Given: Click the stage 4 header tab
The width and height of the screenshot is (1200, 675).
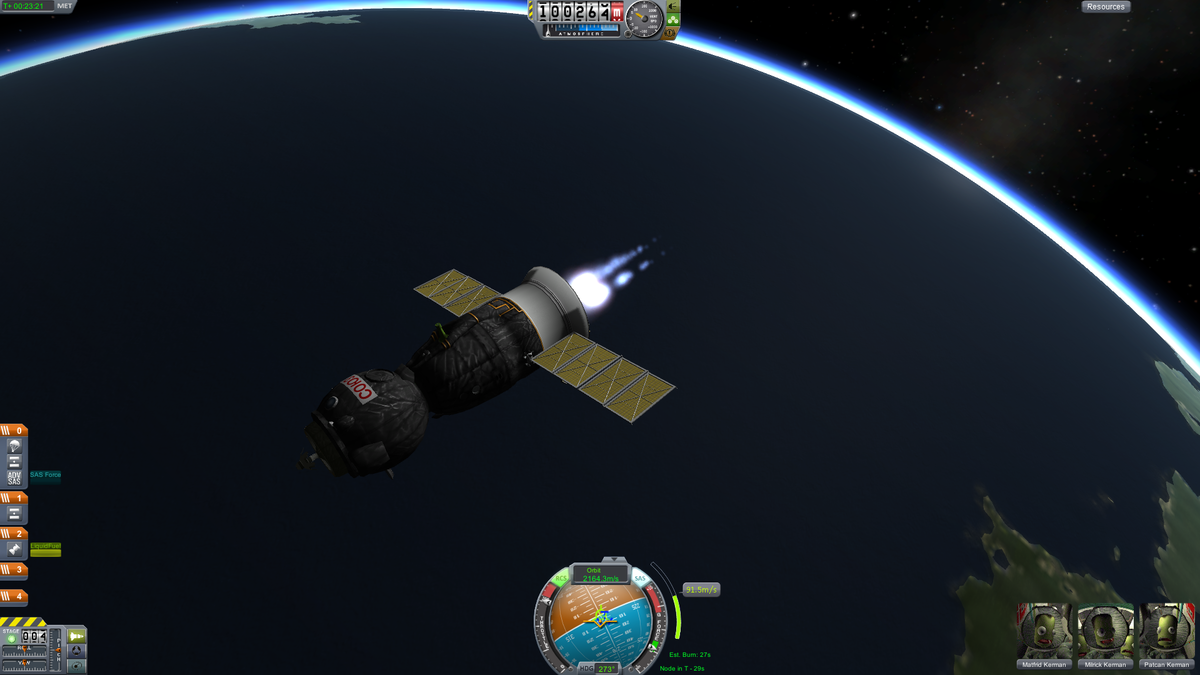Looking at the screenshot, I should click(14, 597).
